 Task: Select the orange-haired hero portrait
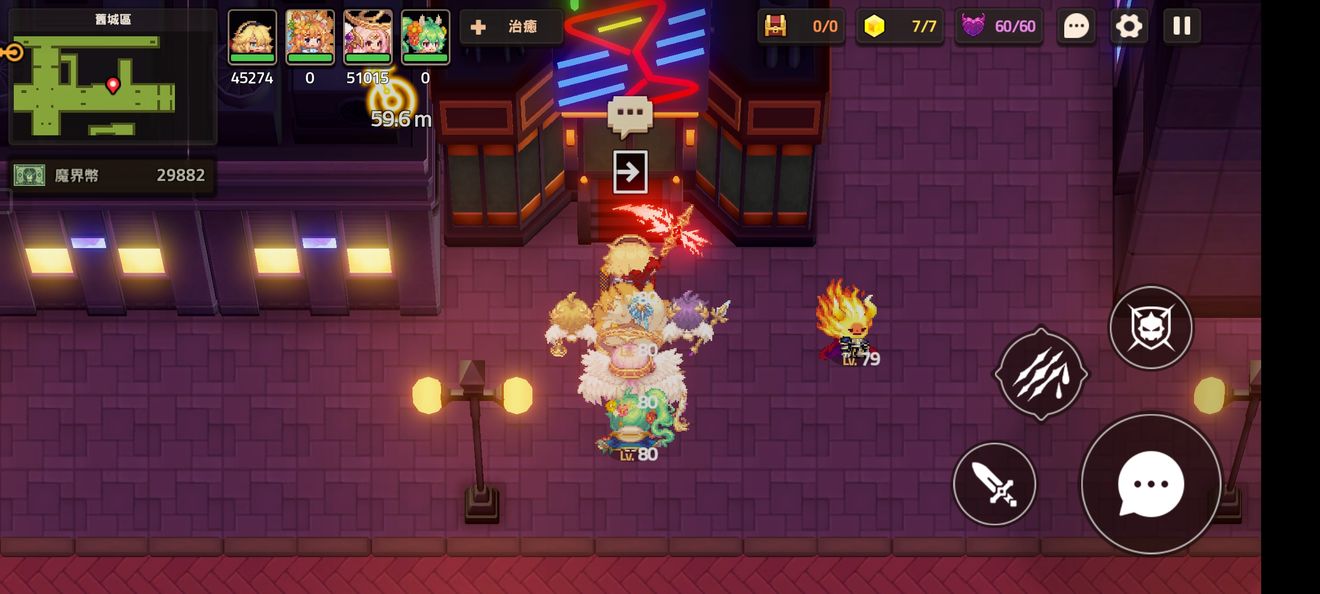pos(310,37)
